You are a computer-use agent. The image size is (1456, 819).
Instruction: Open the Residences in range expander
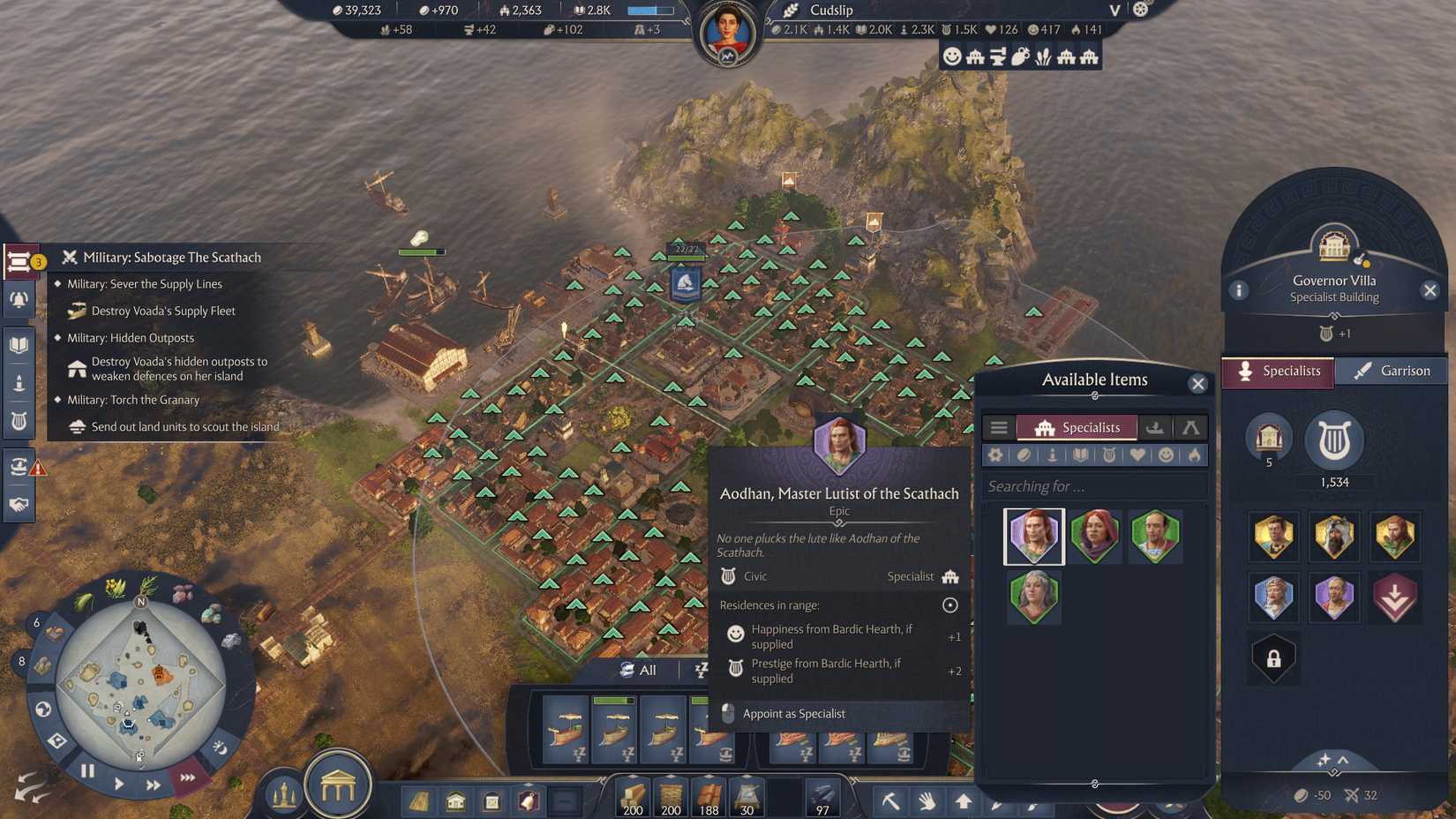(949, 605)
